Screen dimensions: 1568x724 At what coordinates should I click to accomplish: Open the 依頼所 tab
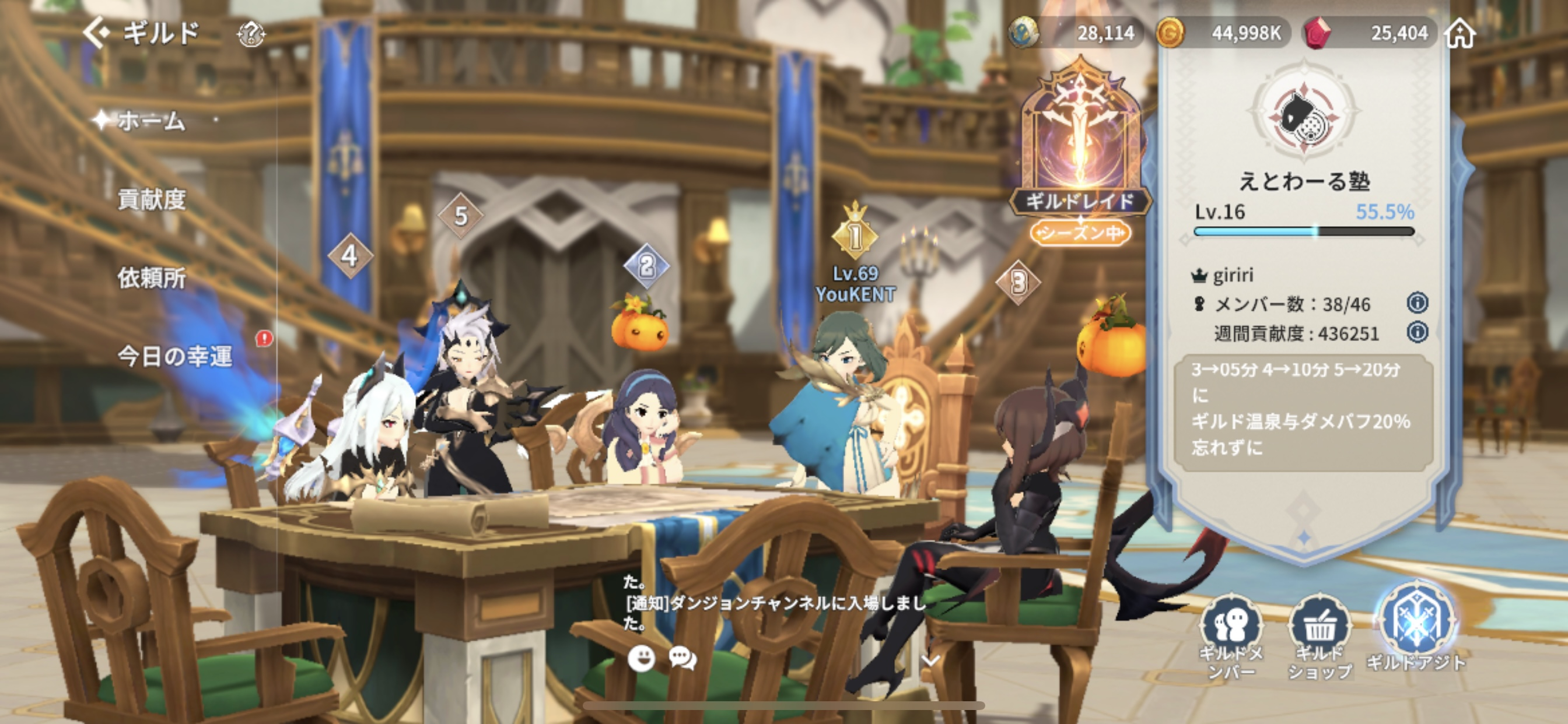(152, 277)
